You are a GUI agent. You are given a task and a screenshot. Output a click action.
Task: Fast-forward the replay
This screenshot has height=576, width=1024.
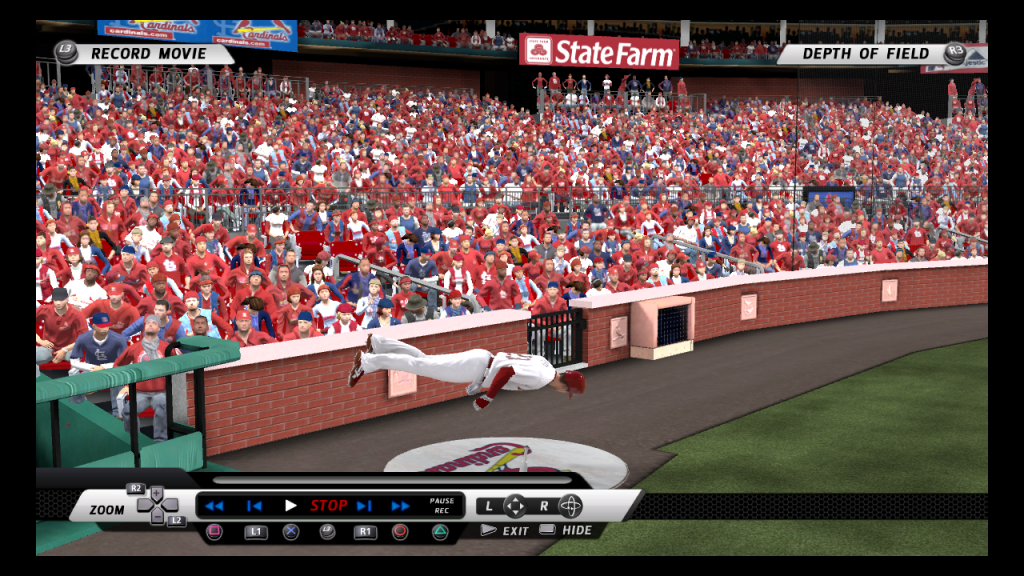click(400, 506)
